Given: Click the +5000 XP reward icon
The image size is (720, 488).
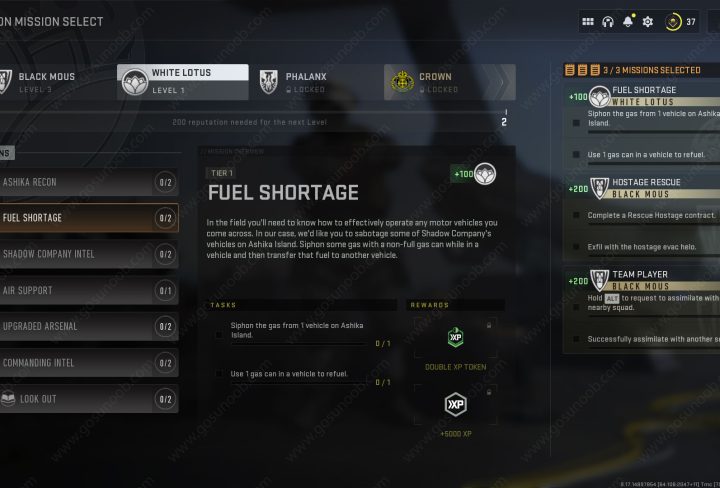Looking at the screenshot, I should (456, 405).
